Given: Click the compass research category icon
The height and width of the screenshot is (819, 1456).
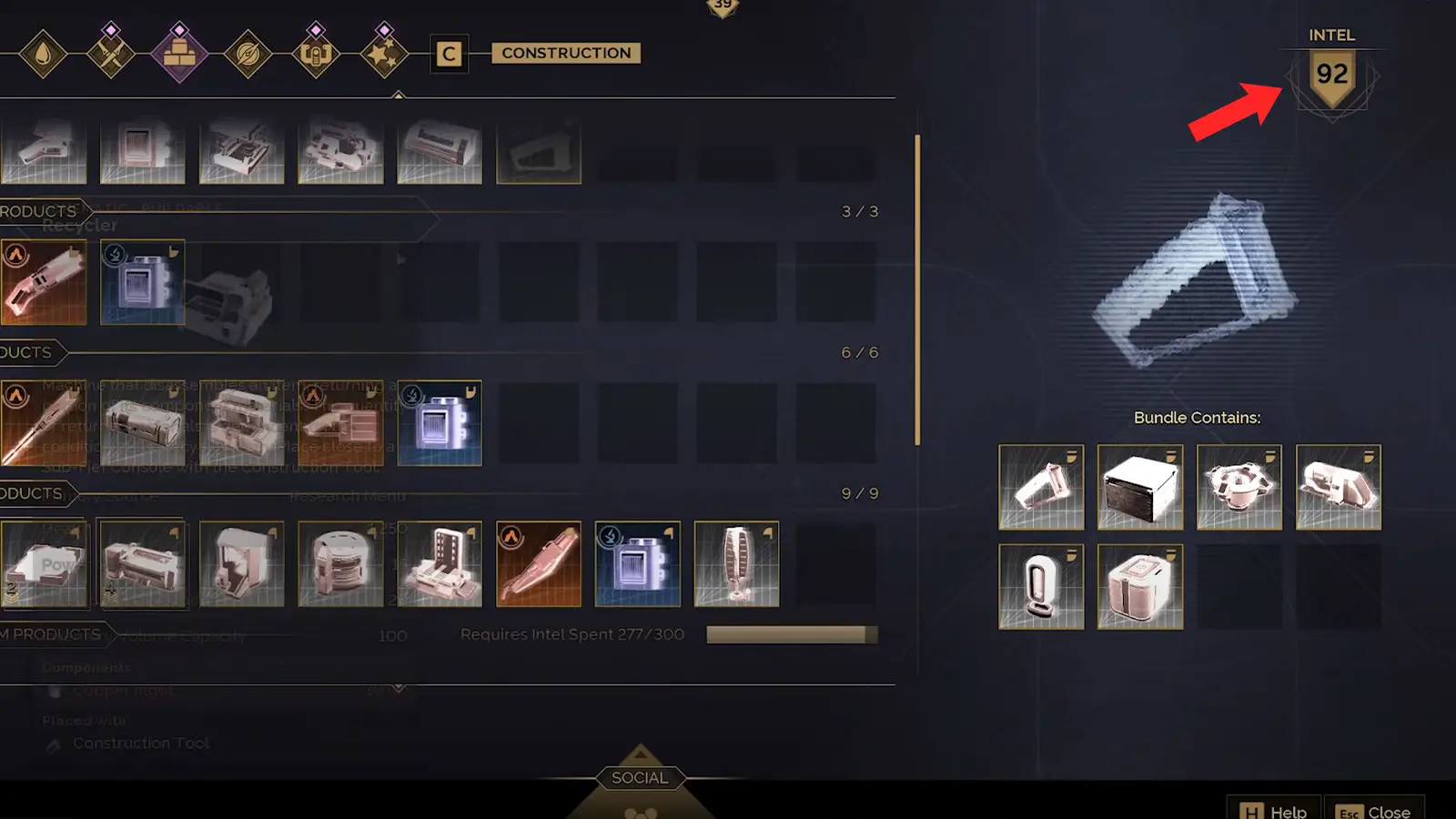Looking at the screenshot, I should click(x=248, y=52).
